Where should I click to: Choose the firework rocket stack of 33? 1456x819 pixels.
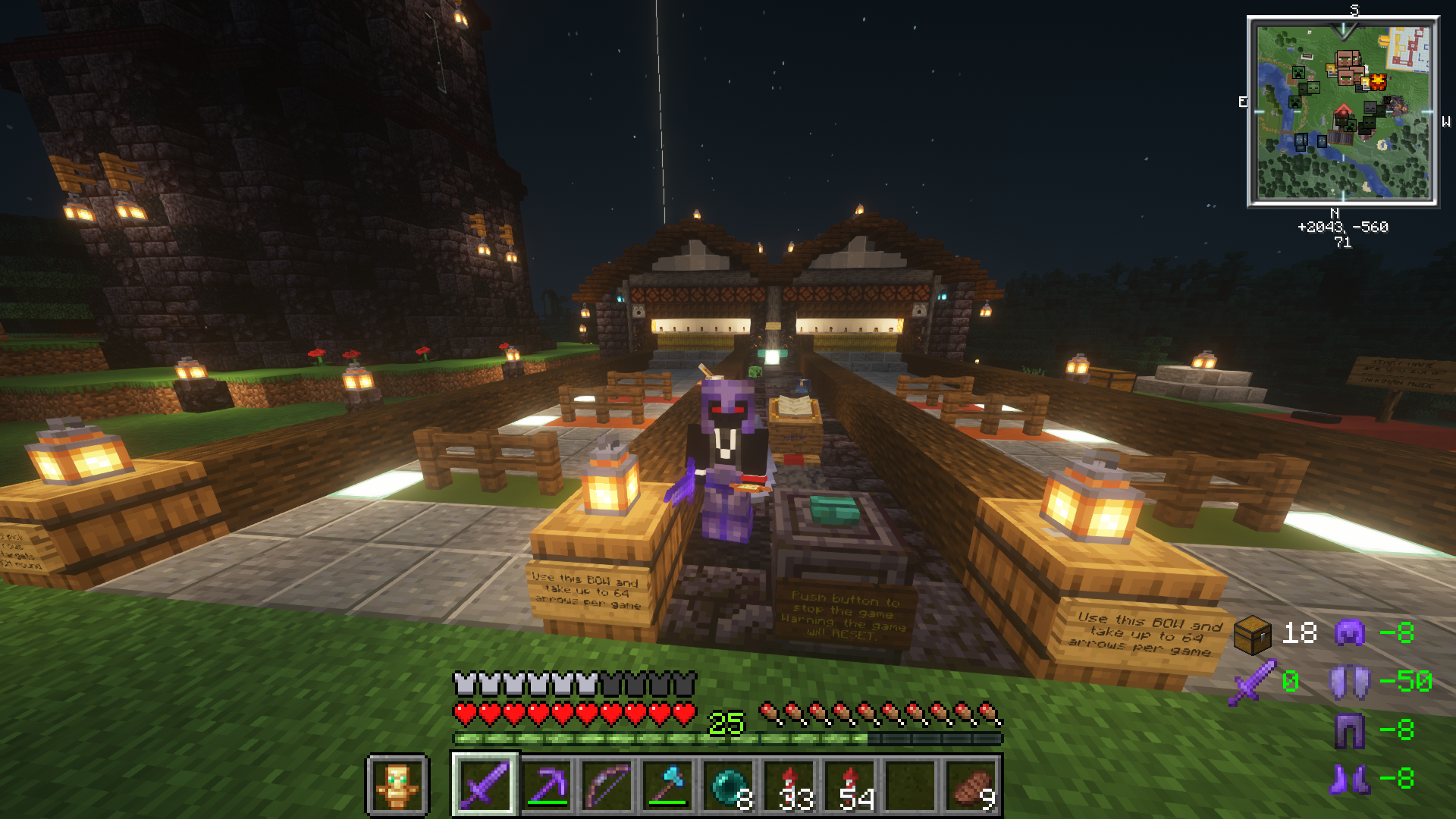(789, 785)
